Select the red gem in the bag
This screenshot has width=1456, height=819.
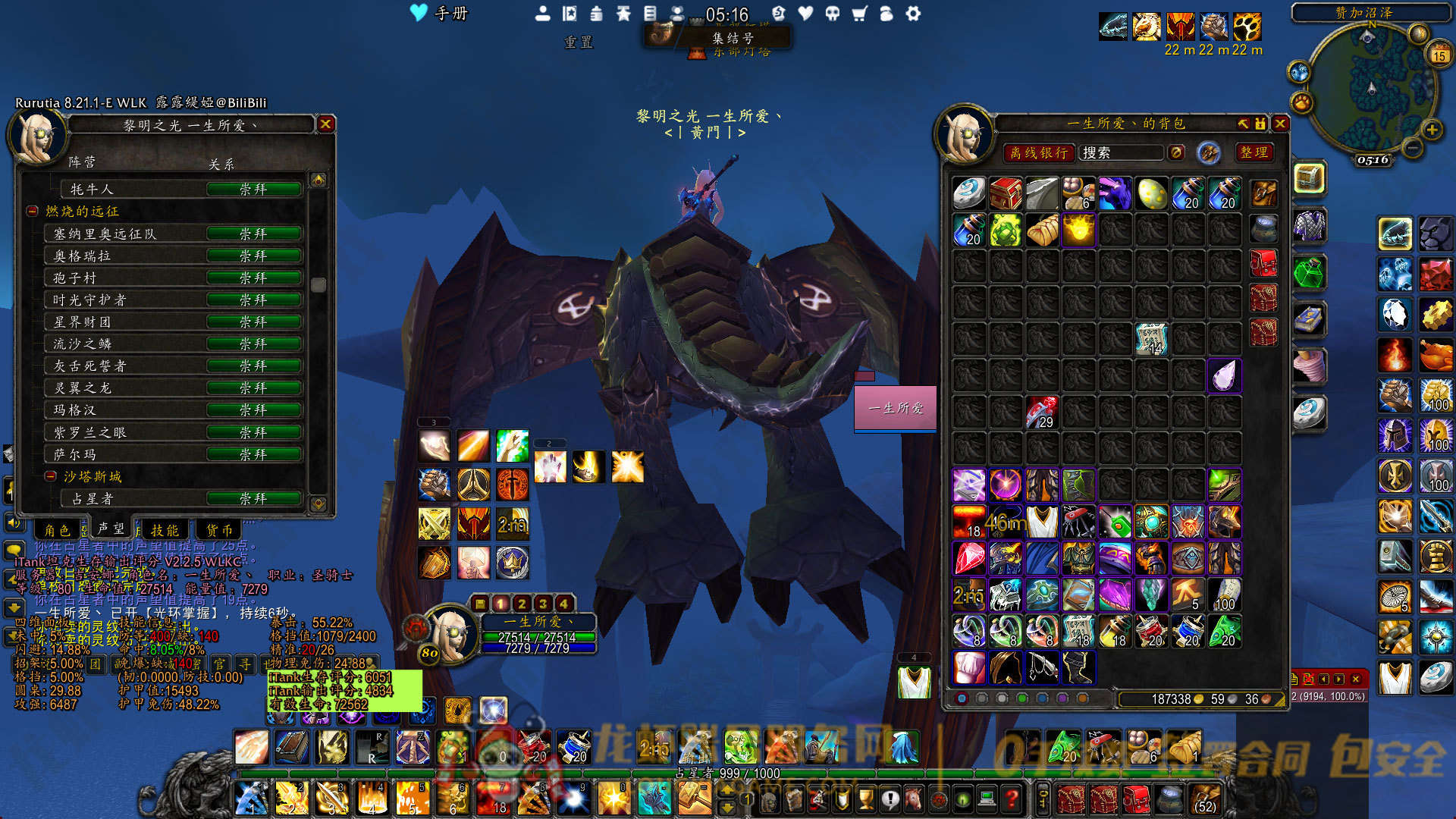pos(969,559)
